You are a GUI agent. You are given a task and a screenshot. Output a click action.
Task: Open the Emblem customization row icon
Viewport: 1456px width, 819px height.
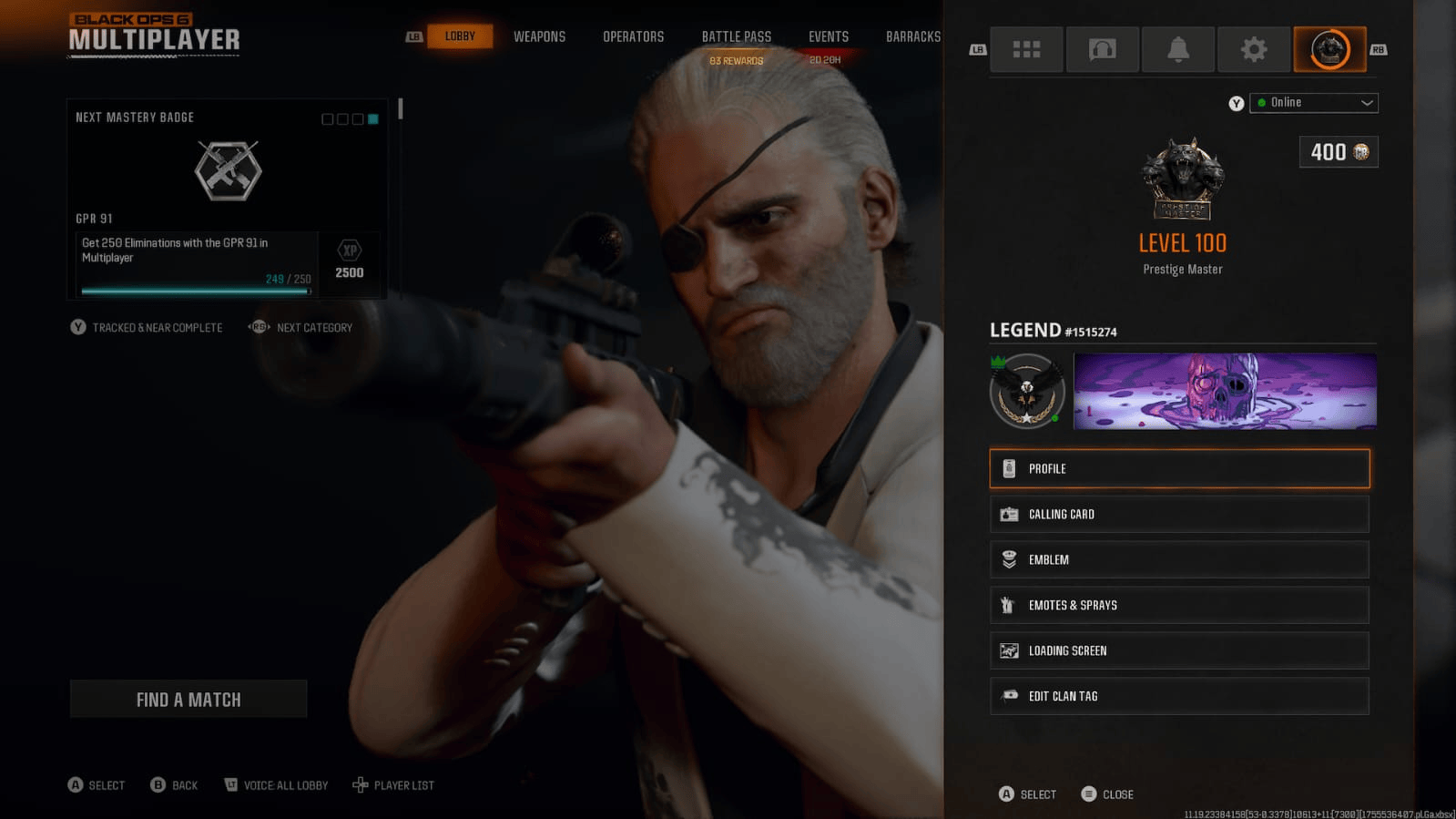tap(1009, 559)
